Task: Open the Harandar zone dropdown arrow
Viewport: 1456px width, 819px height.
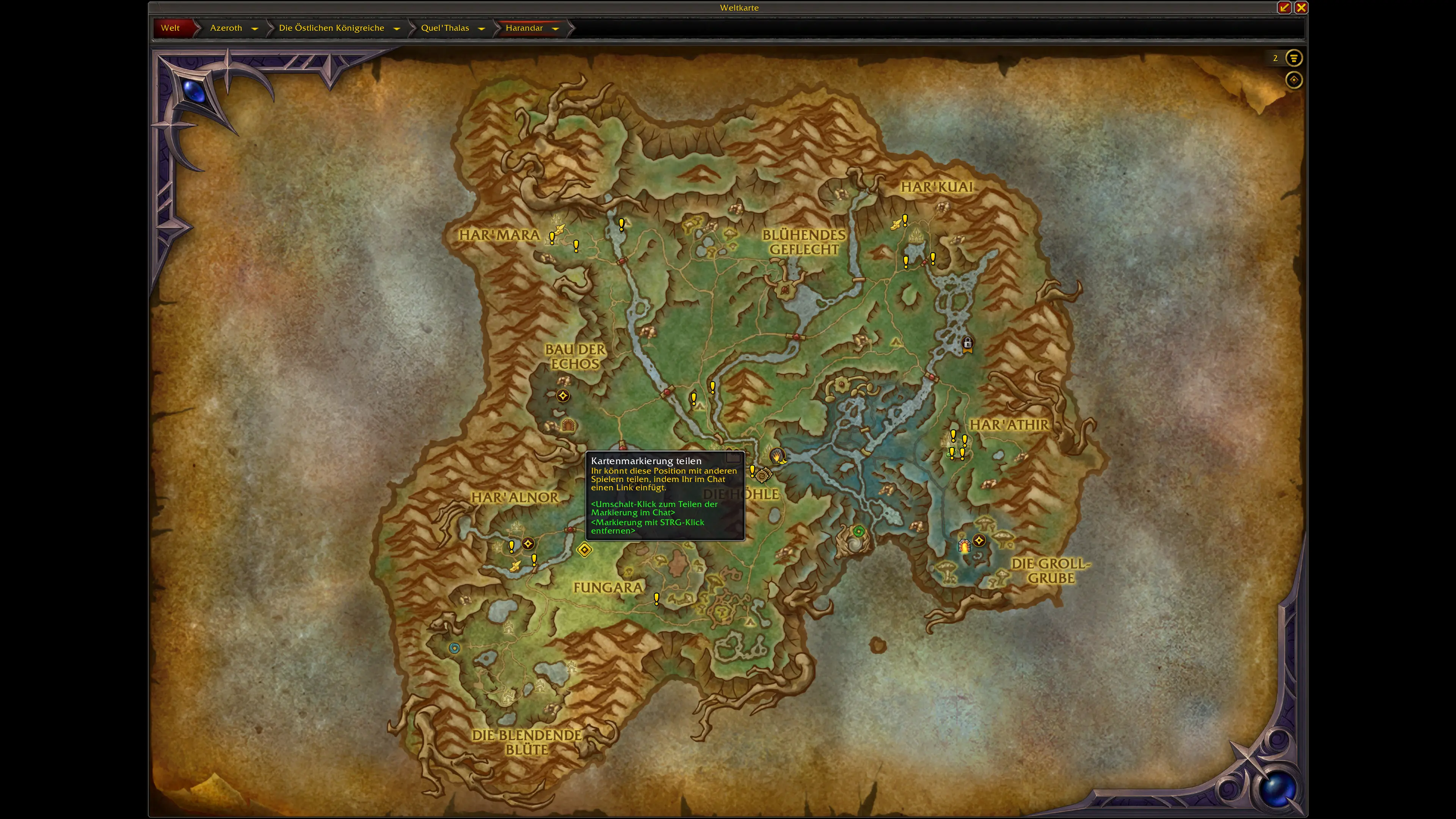Action: (555, 28)
